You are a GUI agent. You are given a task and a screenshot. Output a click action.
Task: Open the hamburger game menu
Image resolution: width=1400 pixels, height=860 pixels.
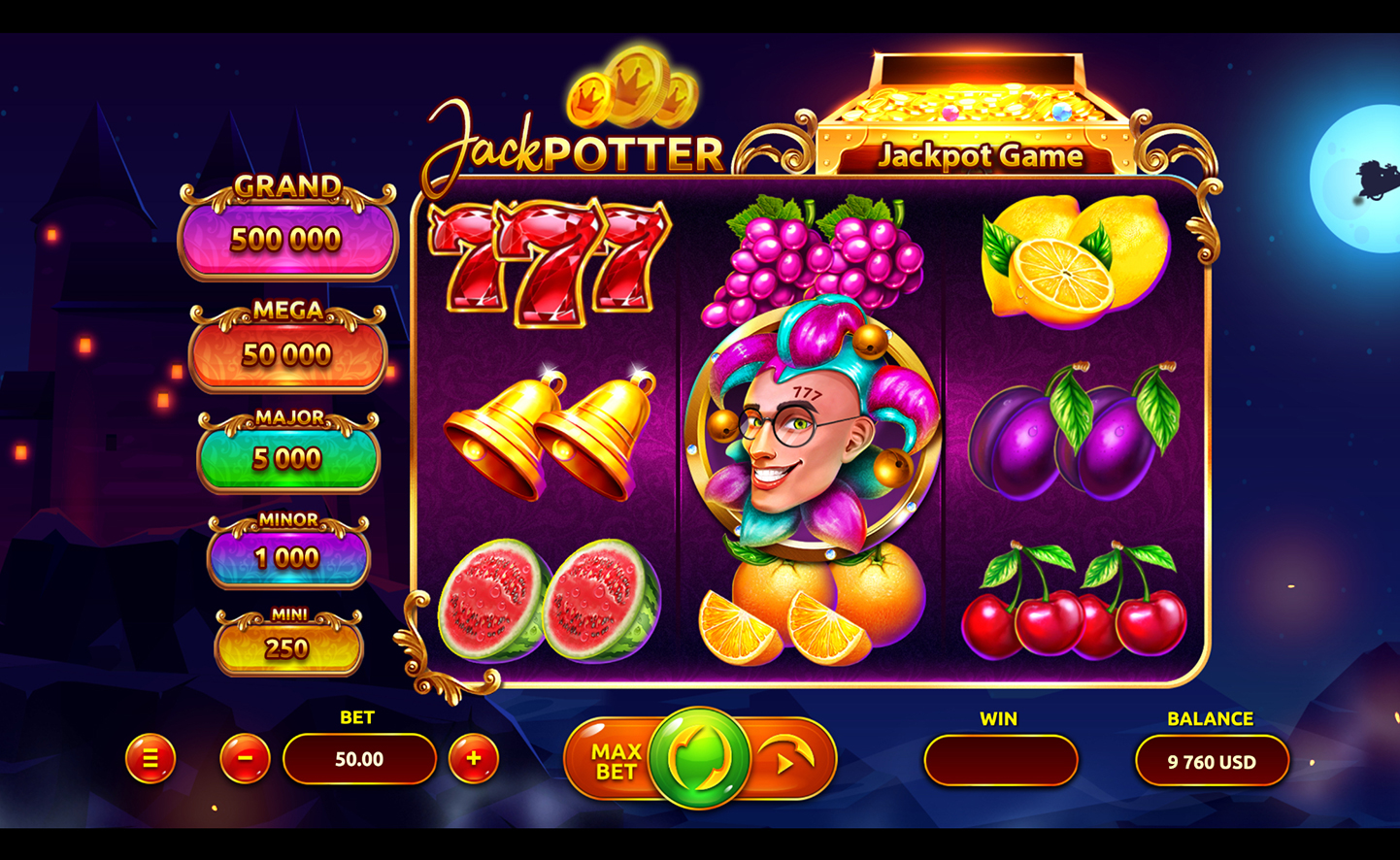(150, 759)
